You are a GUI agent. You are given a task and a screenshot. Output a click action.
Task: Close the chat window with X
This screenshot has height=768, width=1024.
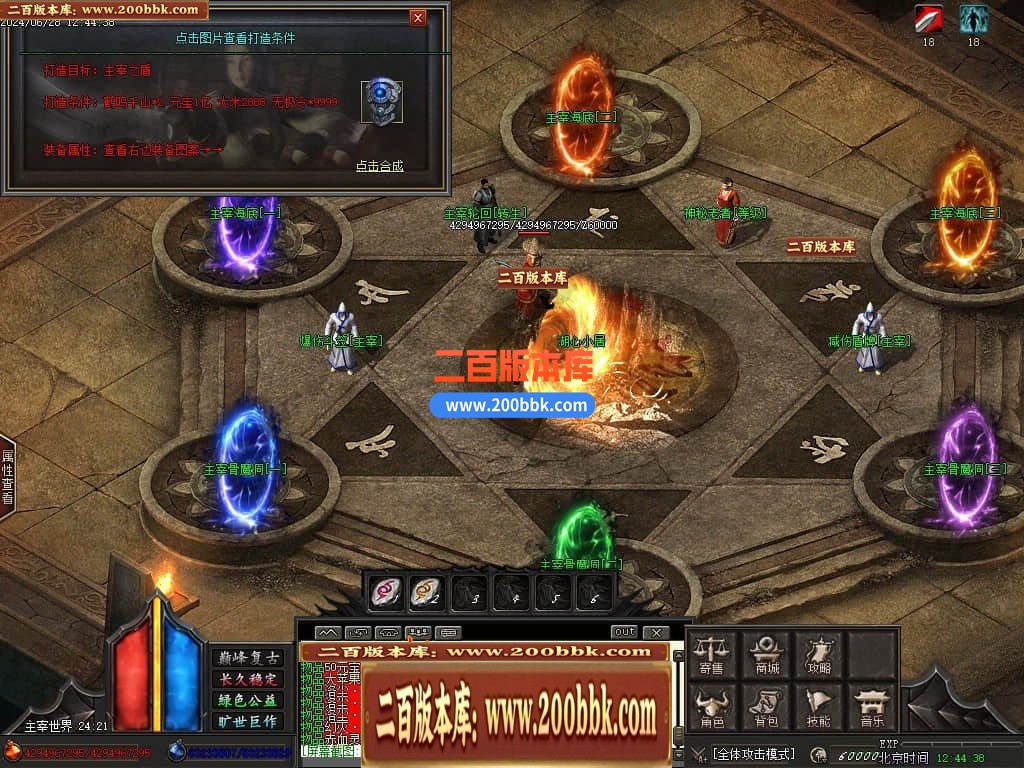(655, 632)
